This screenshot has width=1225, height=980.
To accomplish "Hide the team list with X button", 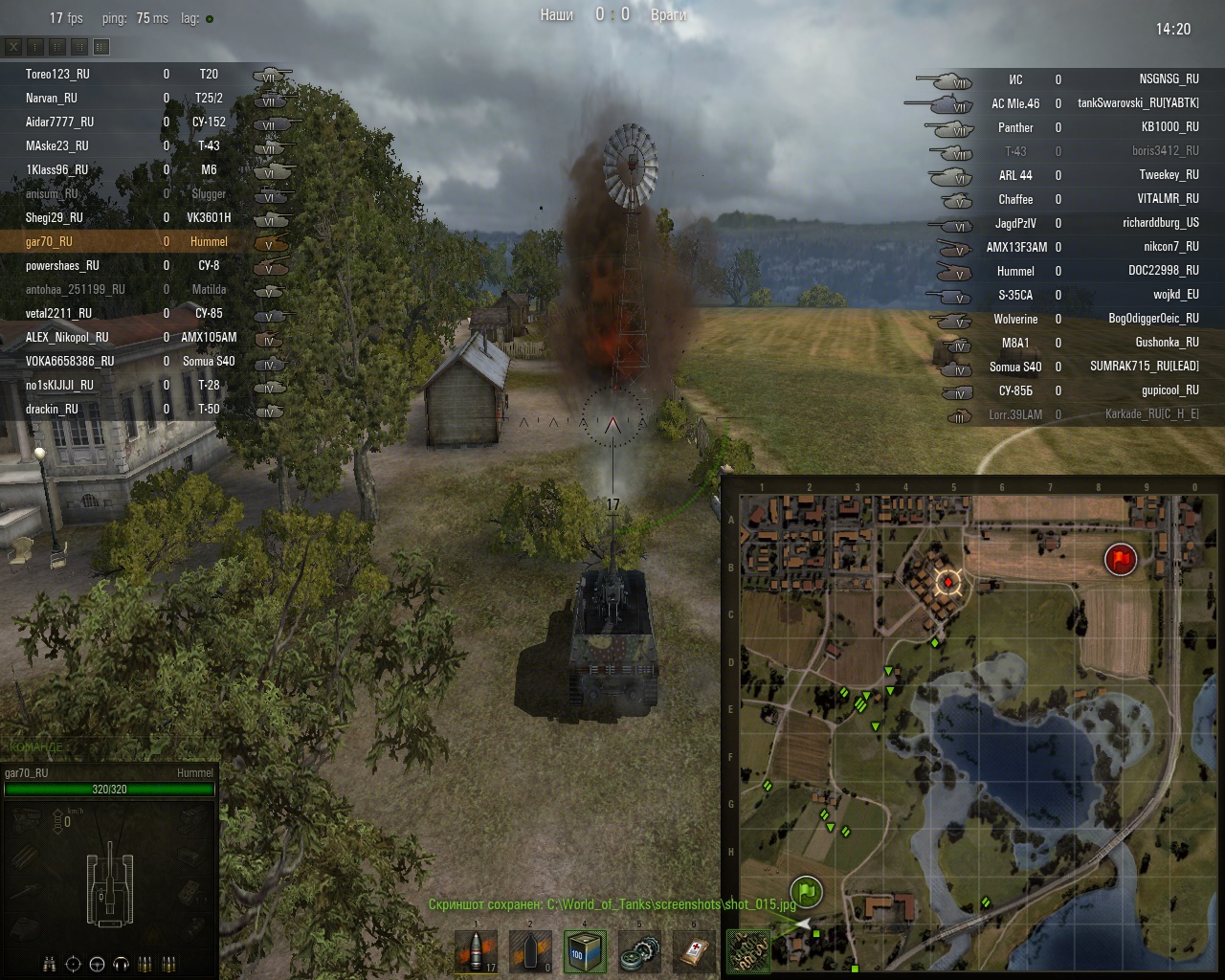I will (14, 46).
